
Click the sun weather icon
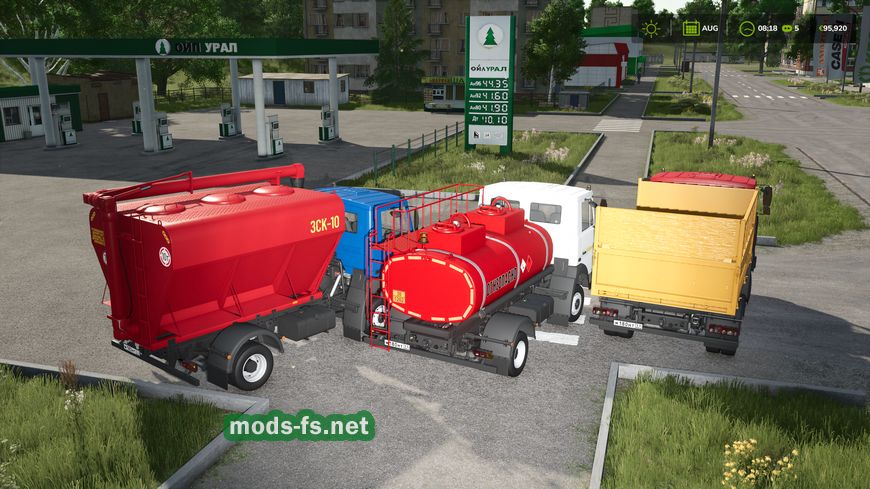[x=651, y=28]
